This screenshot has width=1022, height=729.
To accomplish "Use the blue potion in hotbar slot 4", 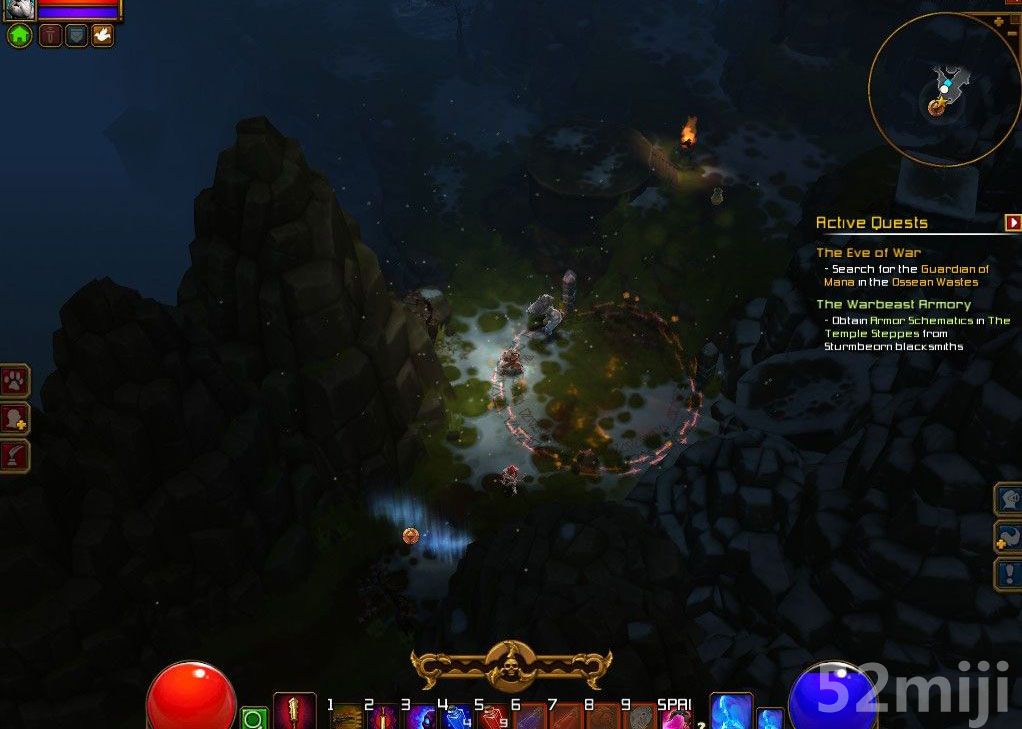I will click(x=458, y=717).
